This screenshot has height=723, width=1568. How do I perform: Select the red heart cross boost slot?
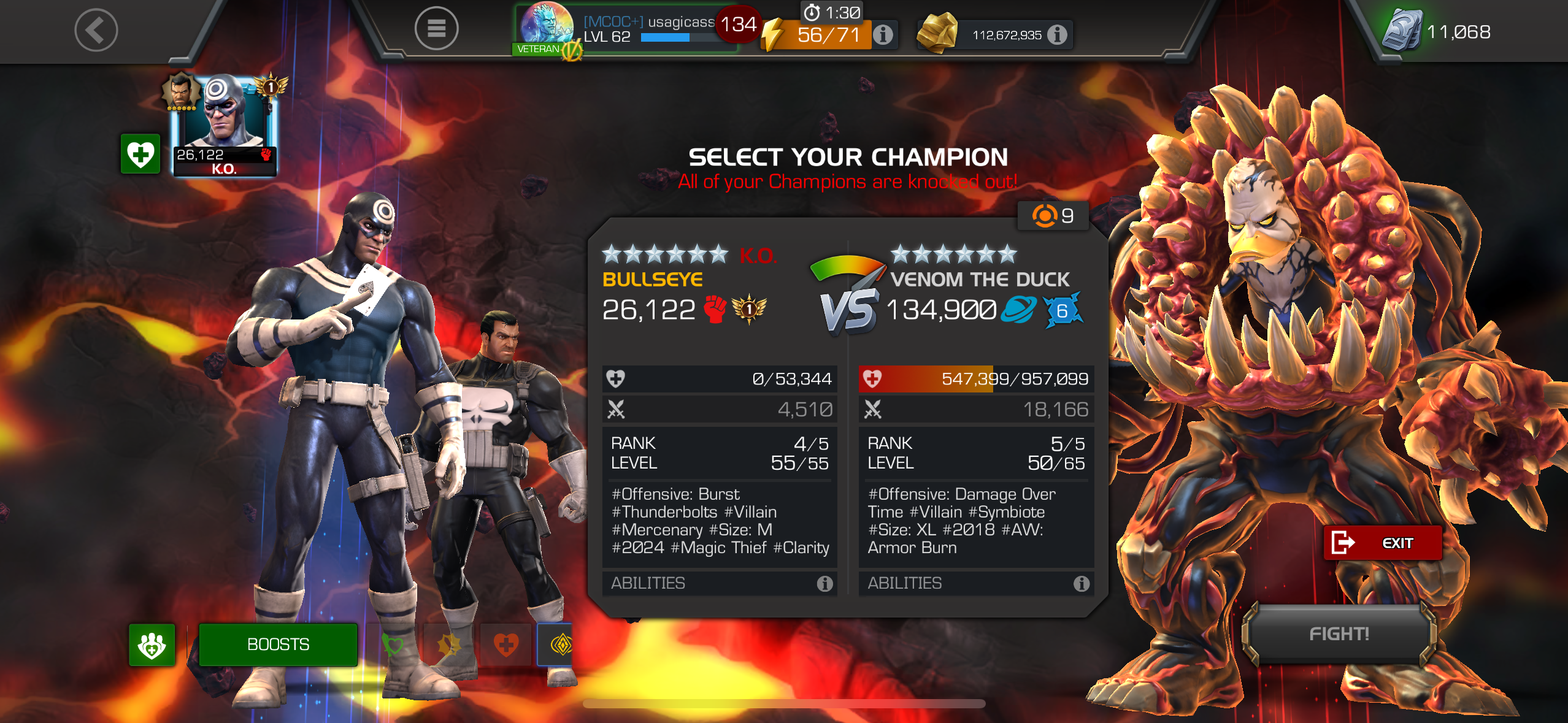point(506,645)
